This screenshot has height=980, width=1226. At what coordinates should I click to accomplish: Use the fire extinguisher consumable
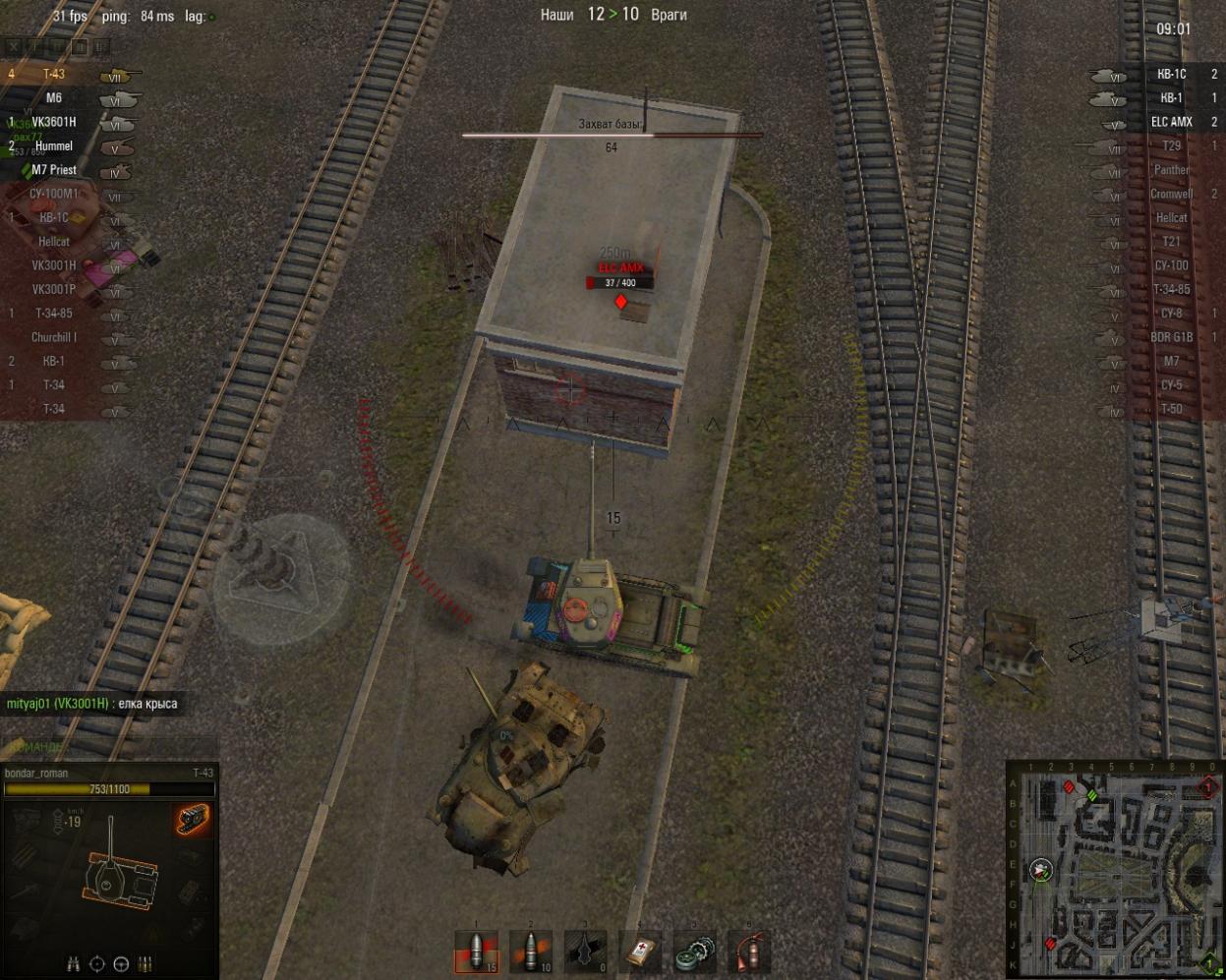point(749,951)
